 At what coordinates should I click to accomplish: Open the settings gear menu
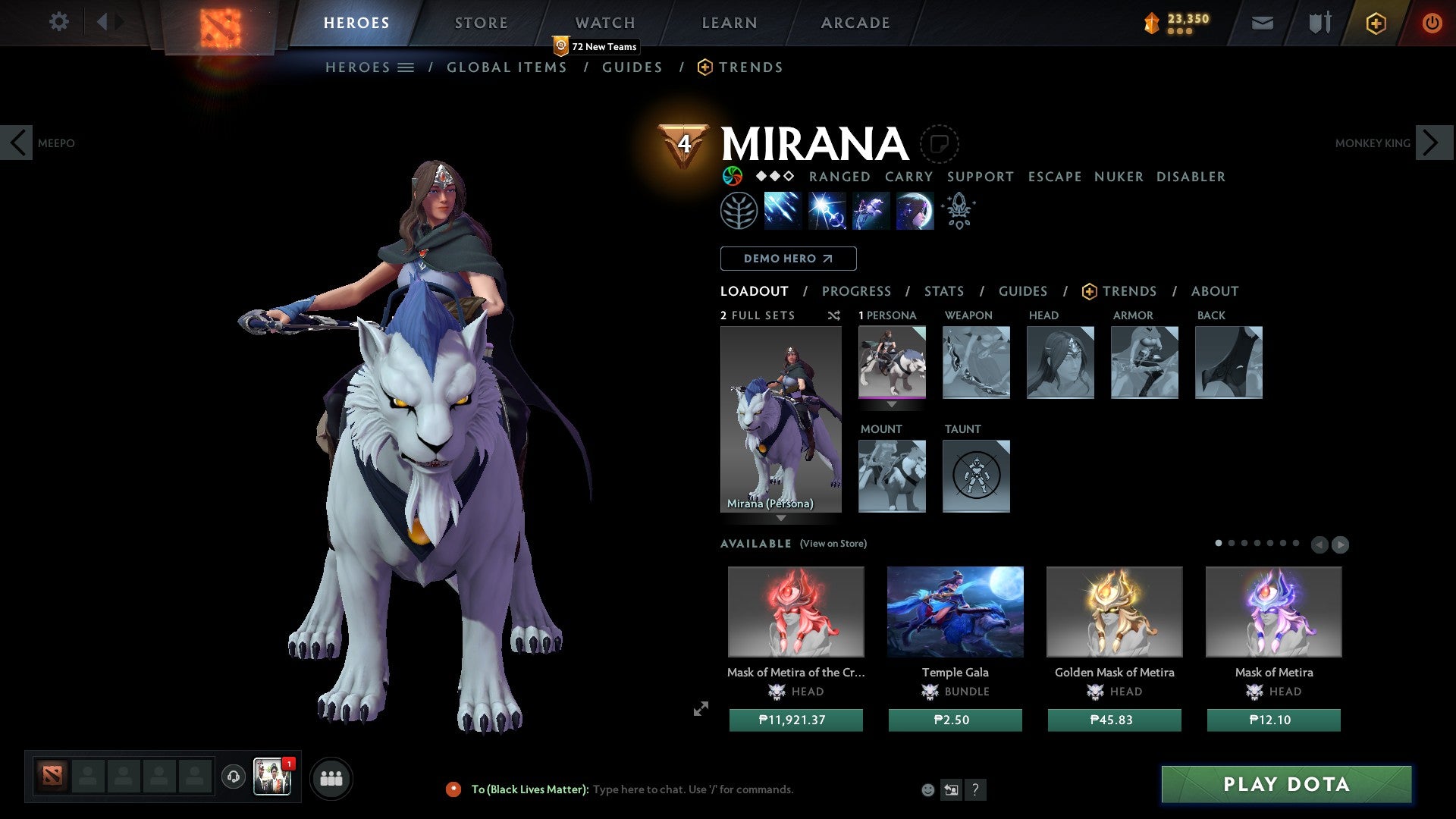coord(58,22)
